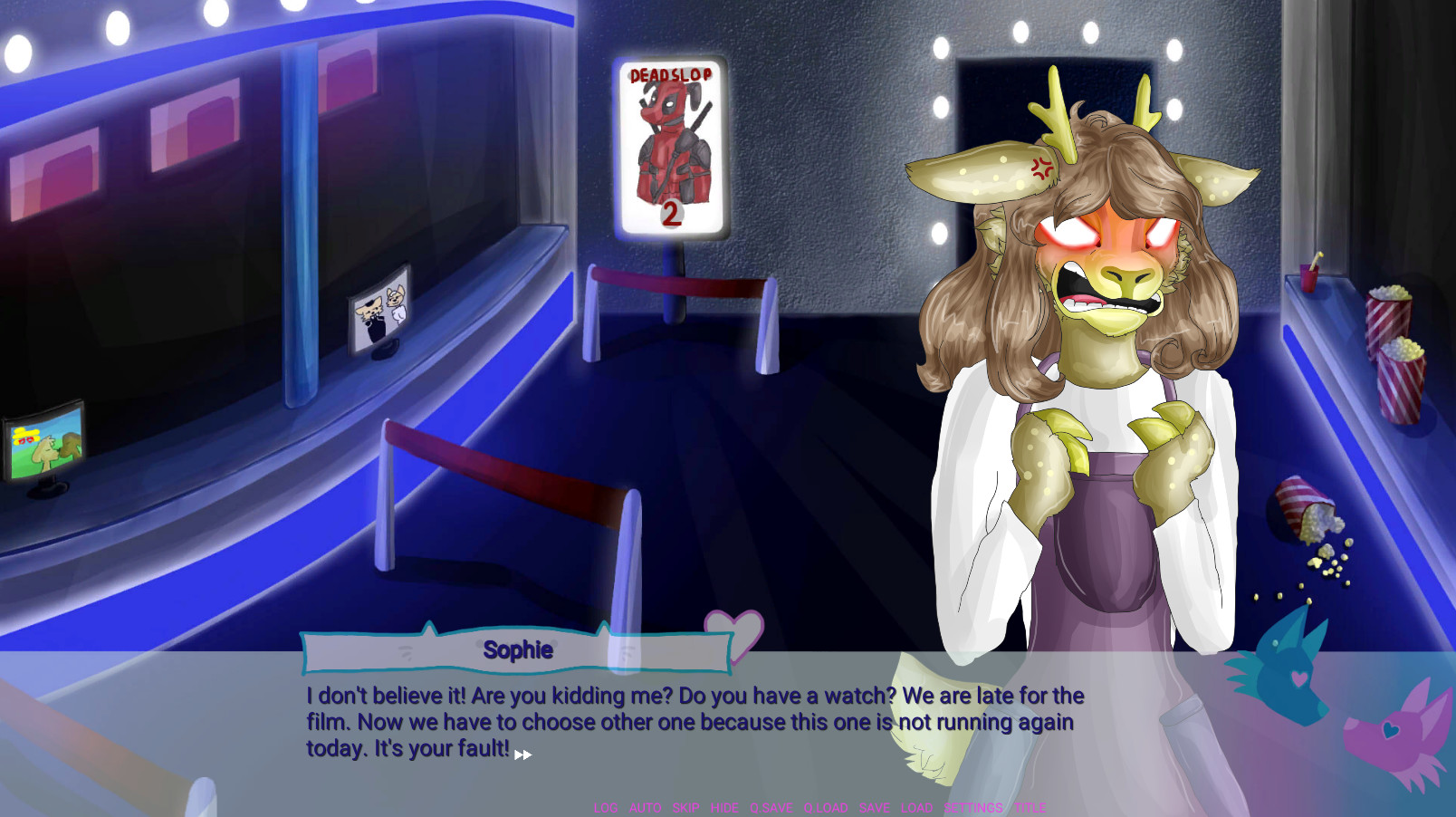Click the fast-forward advance arrows in the dialogue
This screenshot has width=1456, height=817.
(522, 754)
